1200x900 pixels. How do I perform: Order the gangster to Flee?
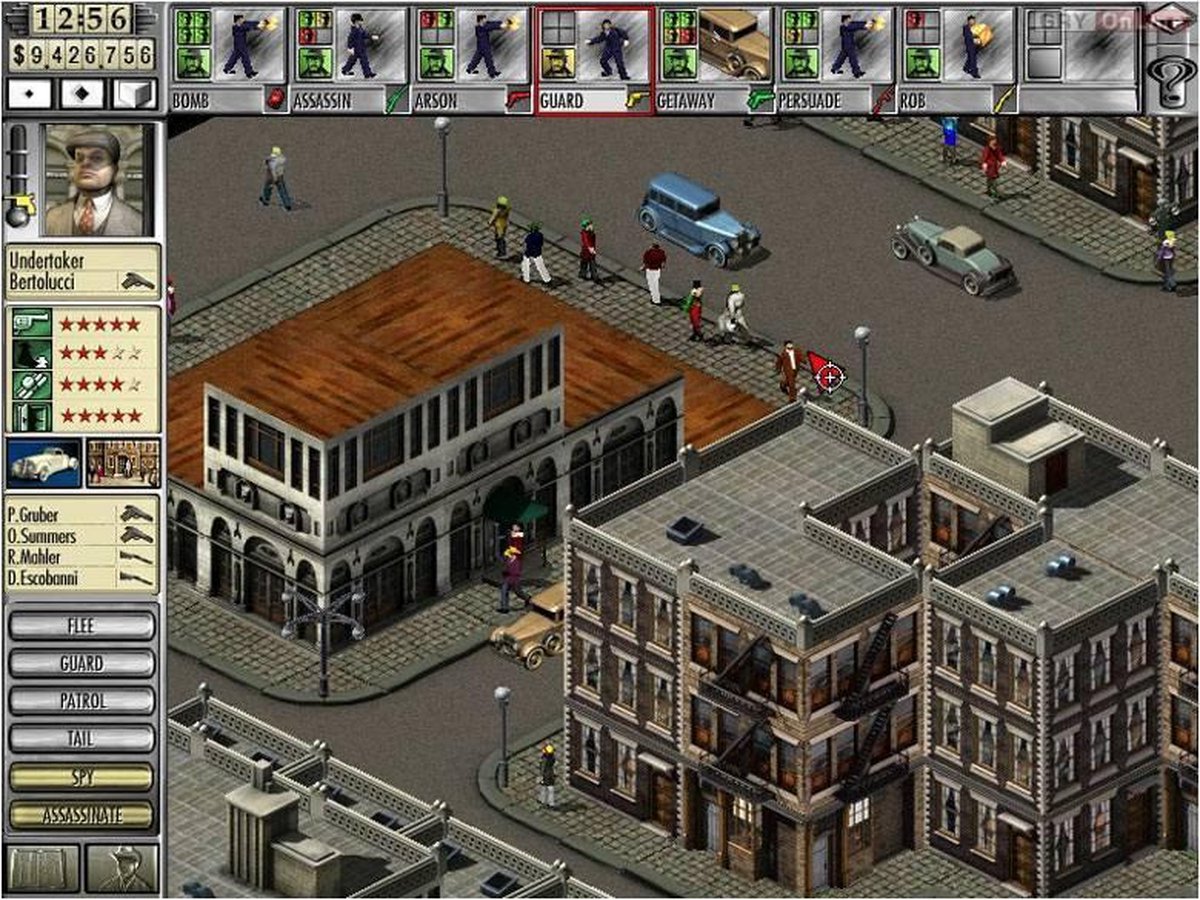(x=82, y=626)
